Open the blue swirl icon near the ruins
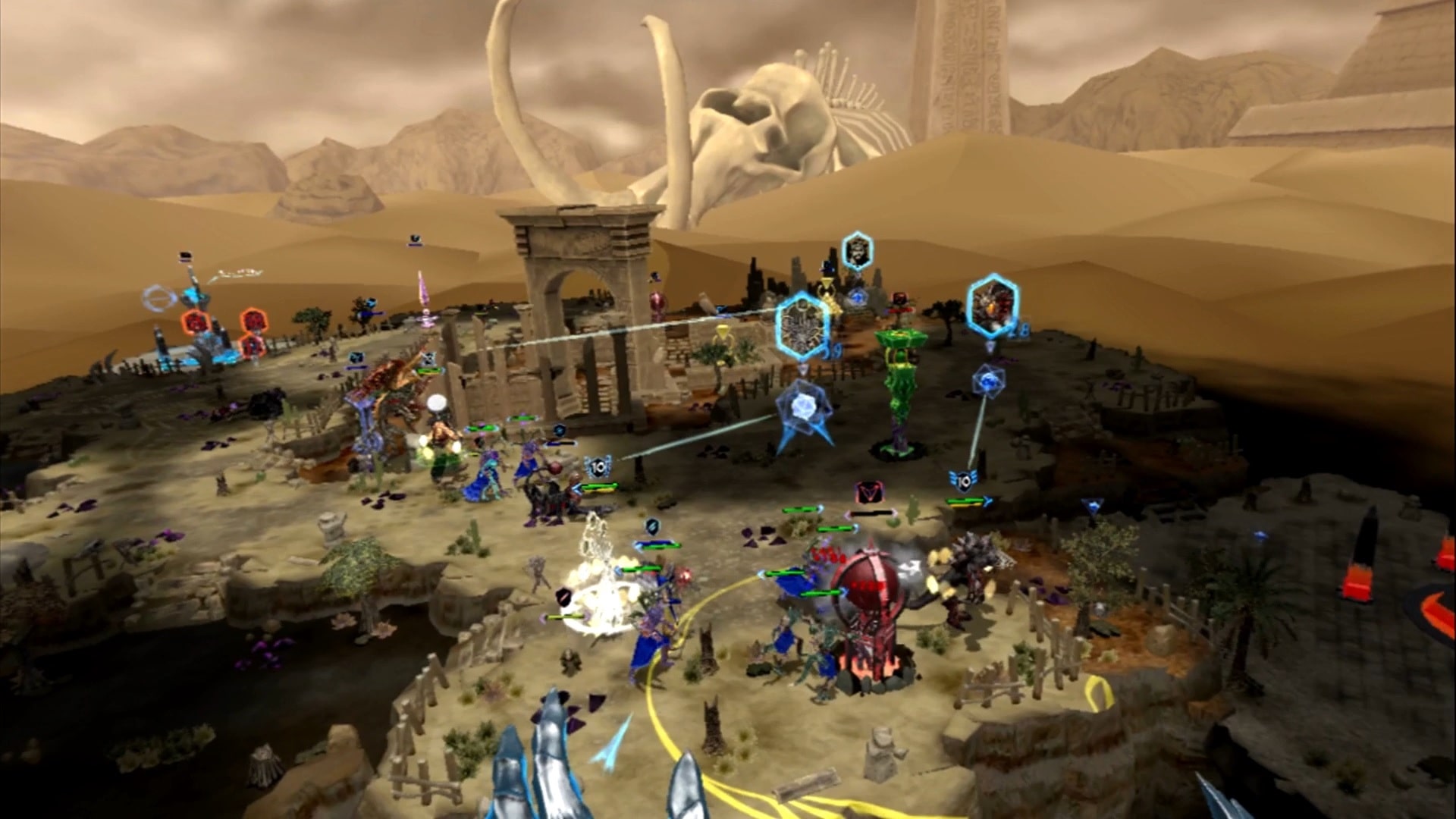The height and width of the screenshot is (819, 1456). pyautogui.click(x=858, y=297)
